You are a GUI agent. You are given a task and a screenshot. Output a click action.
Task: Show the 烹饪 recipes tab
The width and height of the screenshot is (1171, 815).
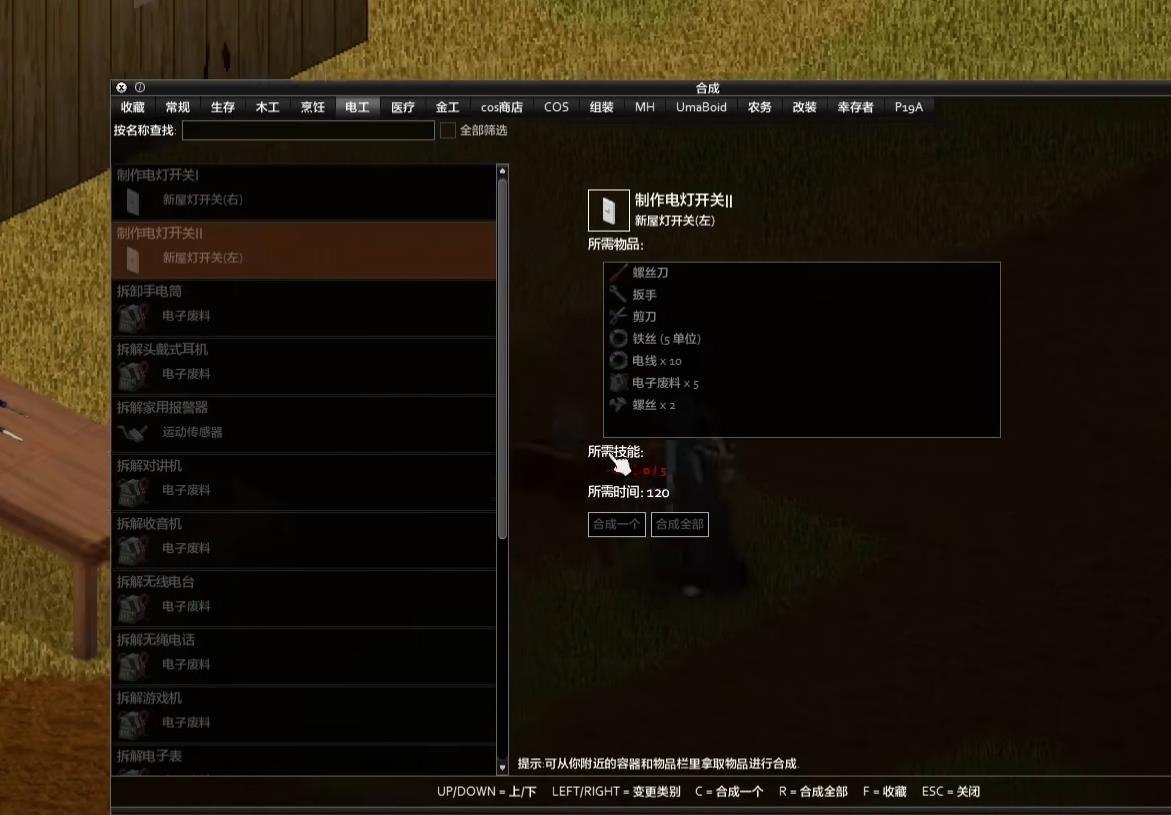pyautogui.click(x=313, y=107)
